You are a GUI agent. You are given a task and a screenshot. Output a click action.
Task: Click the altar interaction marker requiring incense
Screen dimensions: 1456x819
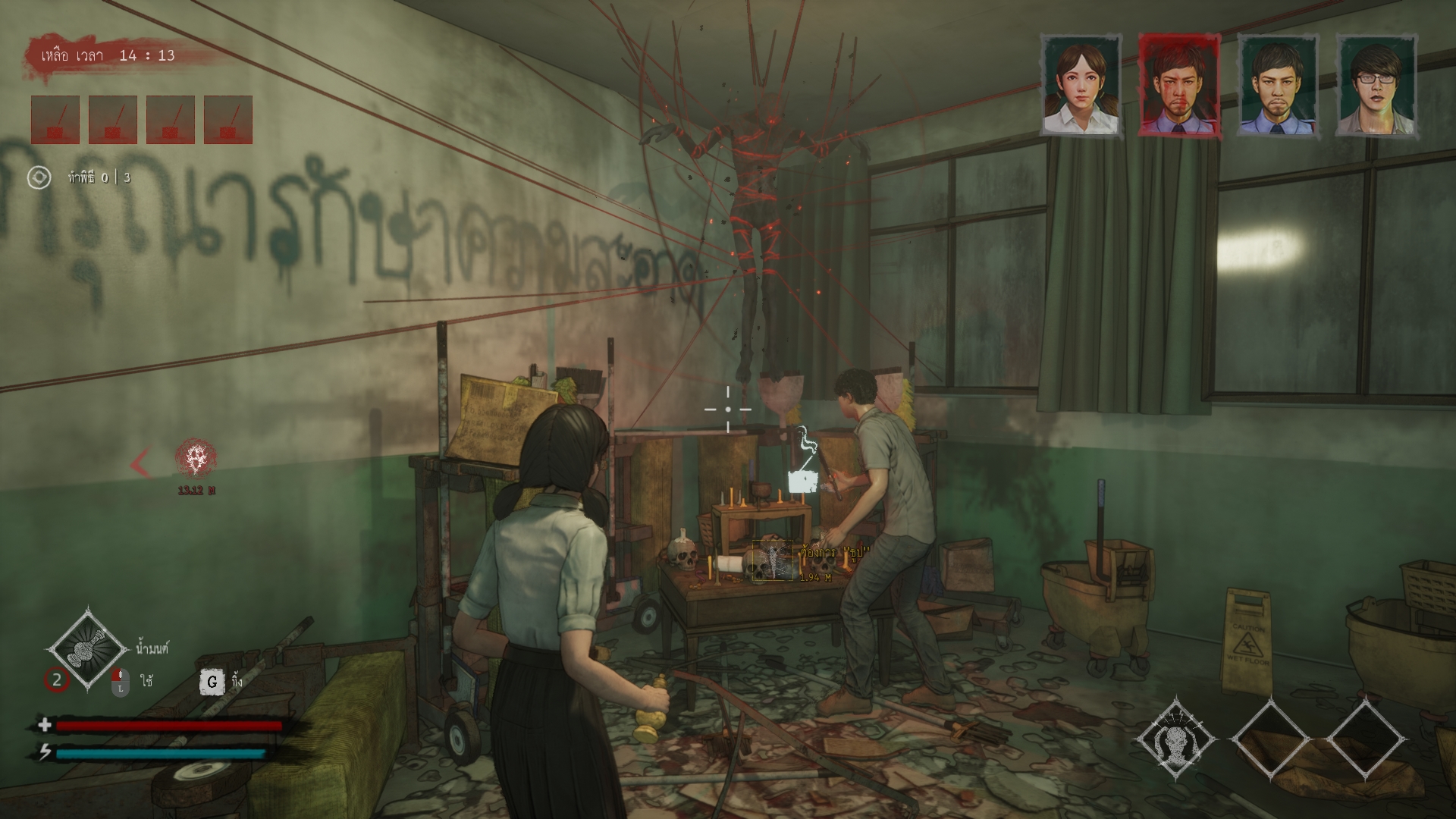773,560
